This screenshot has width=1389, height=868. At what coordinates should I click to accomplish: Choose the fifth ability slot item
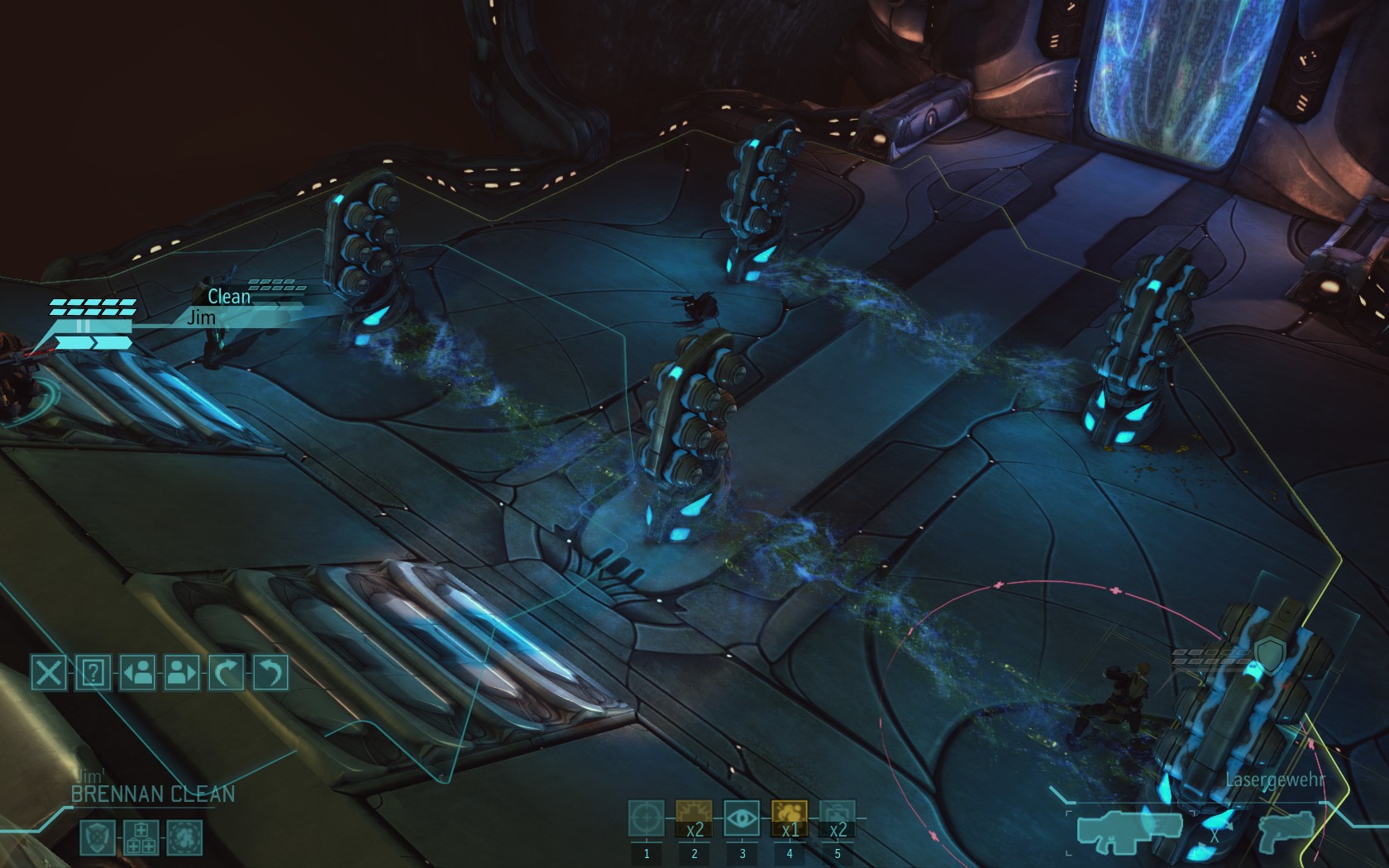click(x=837, y=819)
